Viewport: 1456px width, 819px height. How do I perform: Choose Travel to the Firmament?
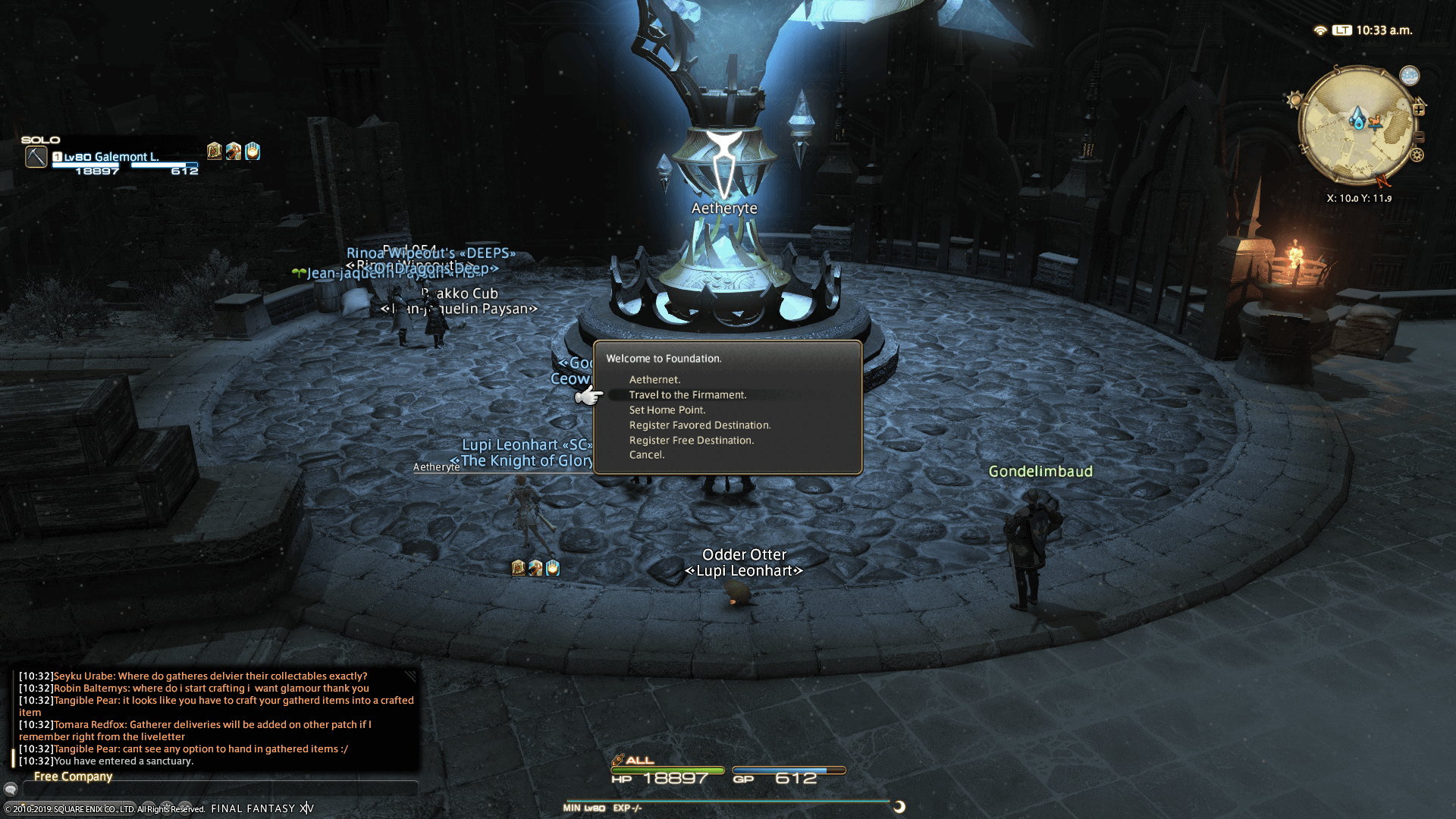[687, 395]
